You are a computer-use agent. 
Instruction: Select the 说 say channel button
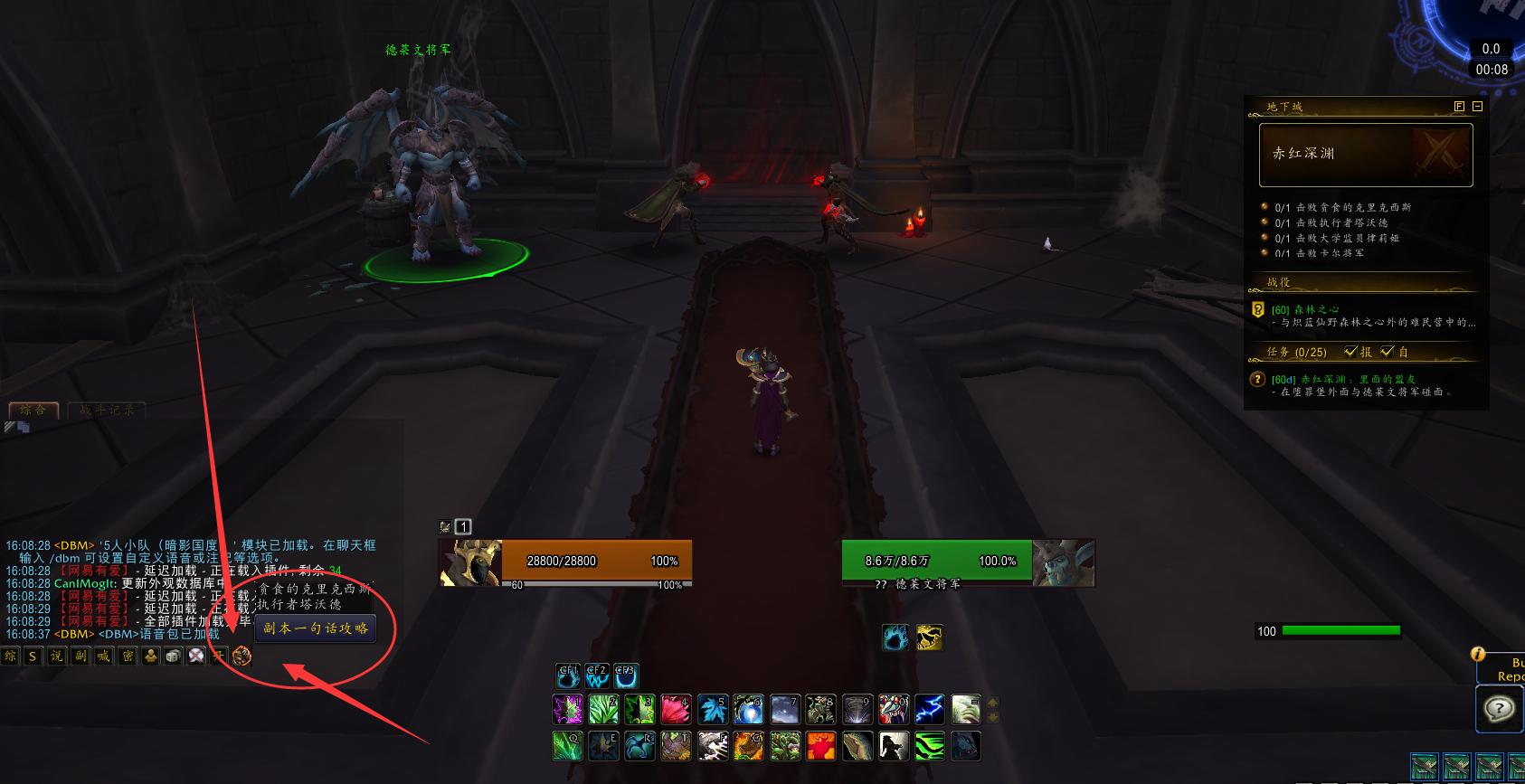pos(57,656)
